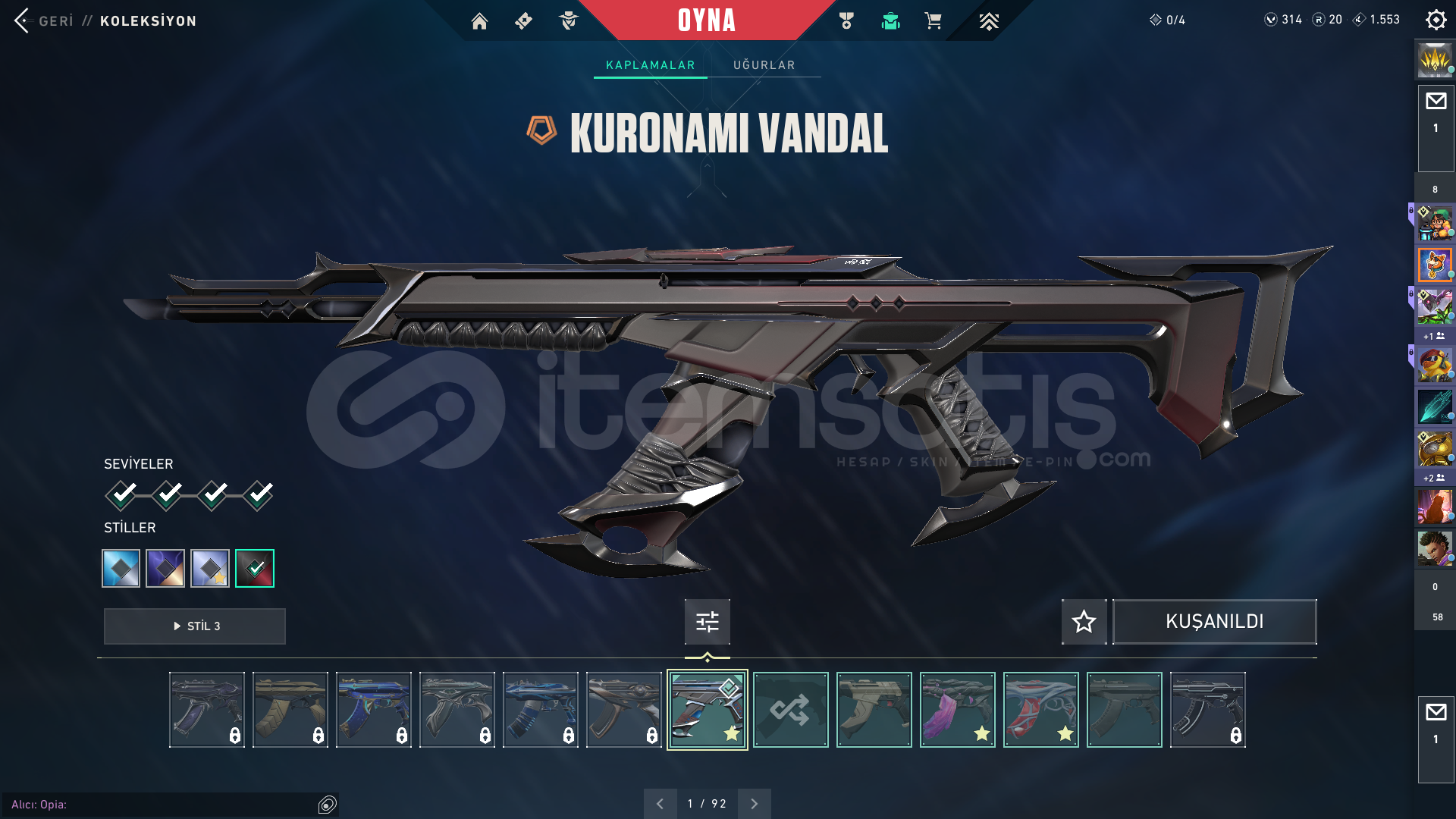The width and height of the screenshot is (1456, 819).
Task: Open the home screen icon
Action: point(480,20)
